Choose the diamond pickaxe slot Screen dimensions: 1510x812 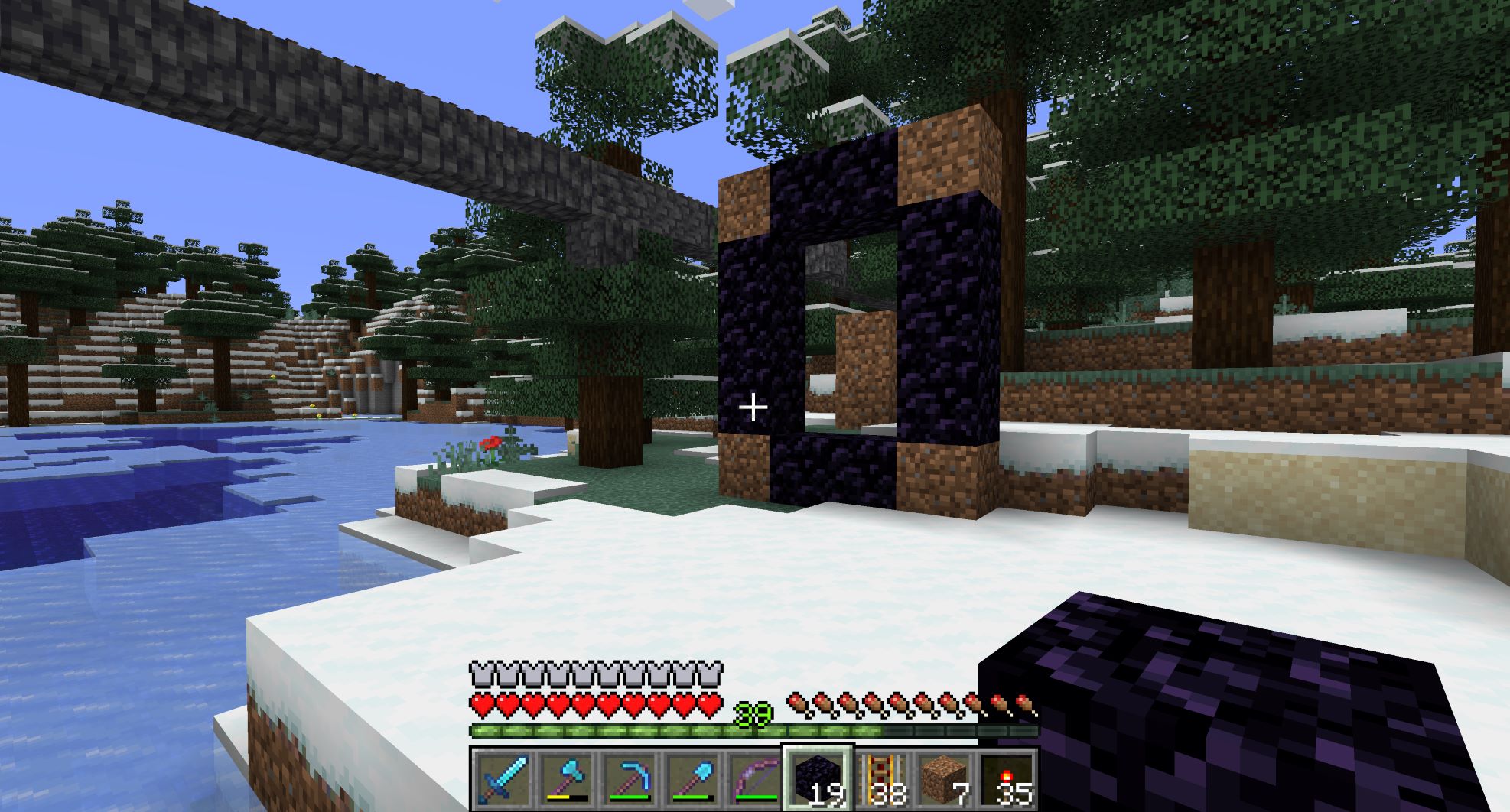[x=628, y=778]
